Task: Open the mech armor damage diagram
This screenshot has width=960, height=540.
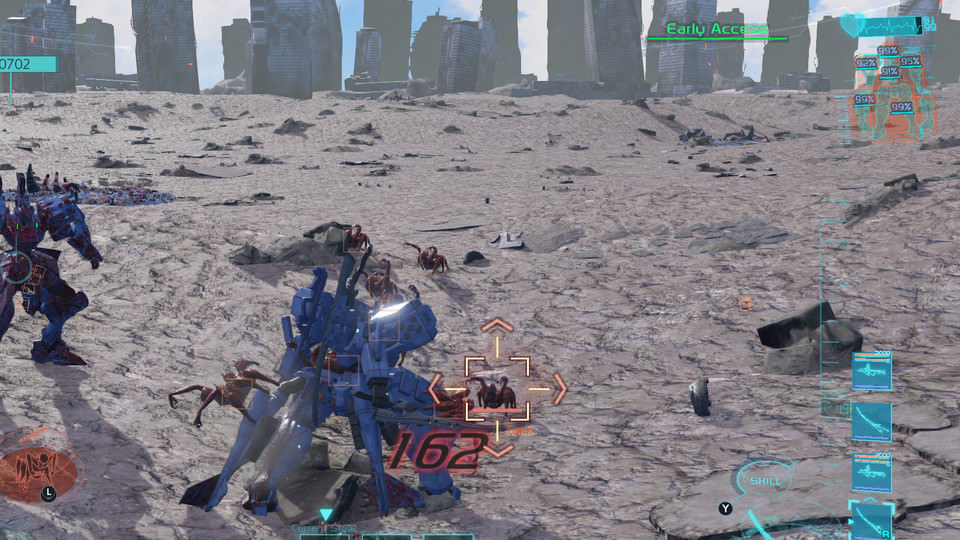Action: [x=890, y=90]
